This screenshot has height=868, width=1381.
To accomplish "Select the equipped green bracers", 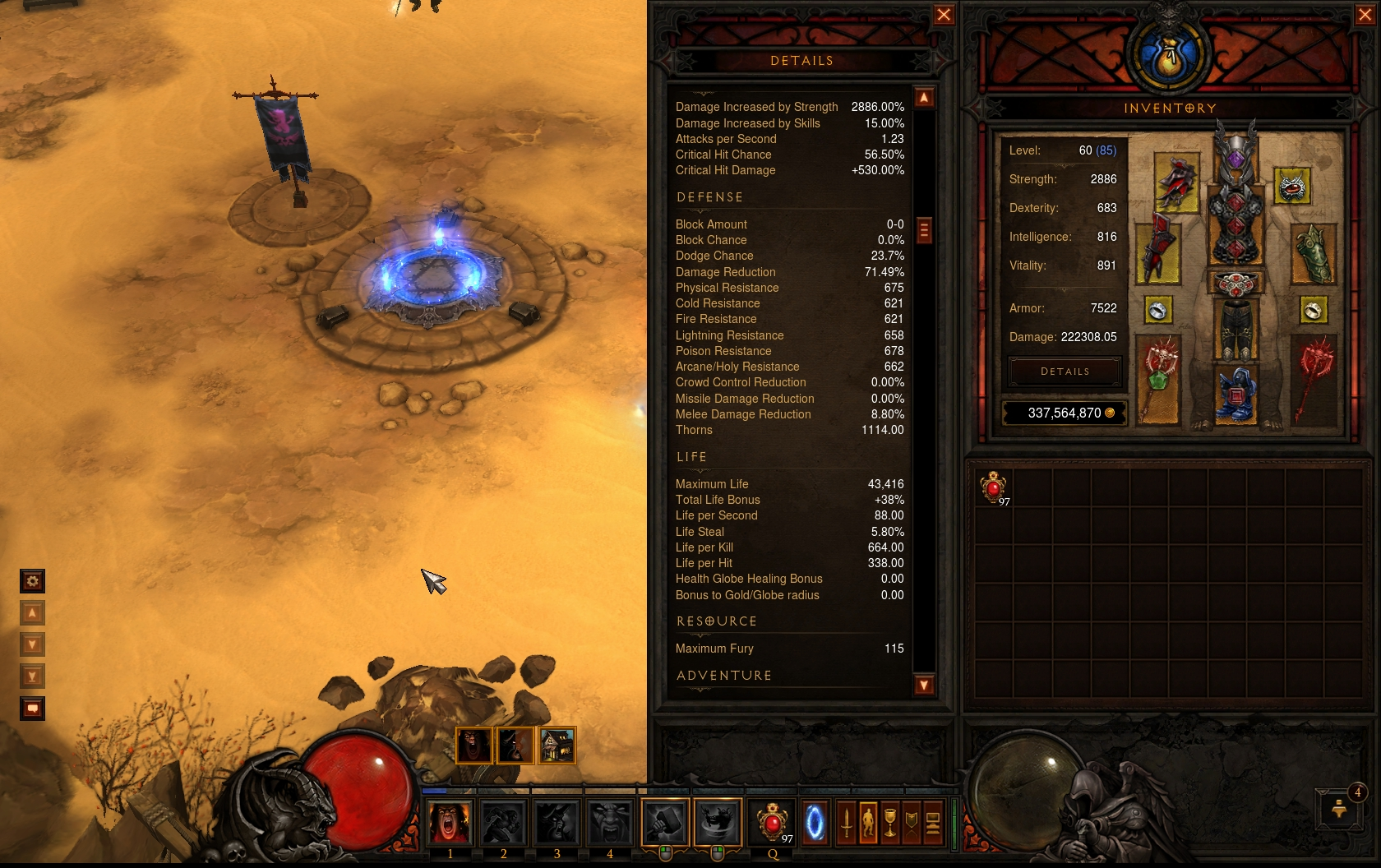I will pos(1313,253).
